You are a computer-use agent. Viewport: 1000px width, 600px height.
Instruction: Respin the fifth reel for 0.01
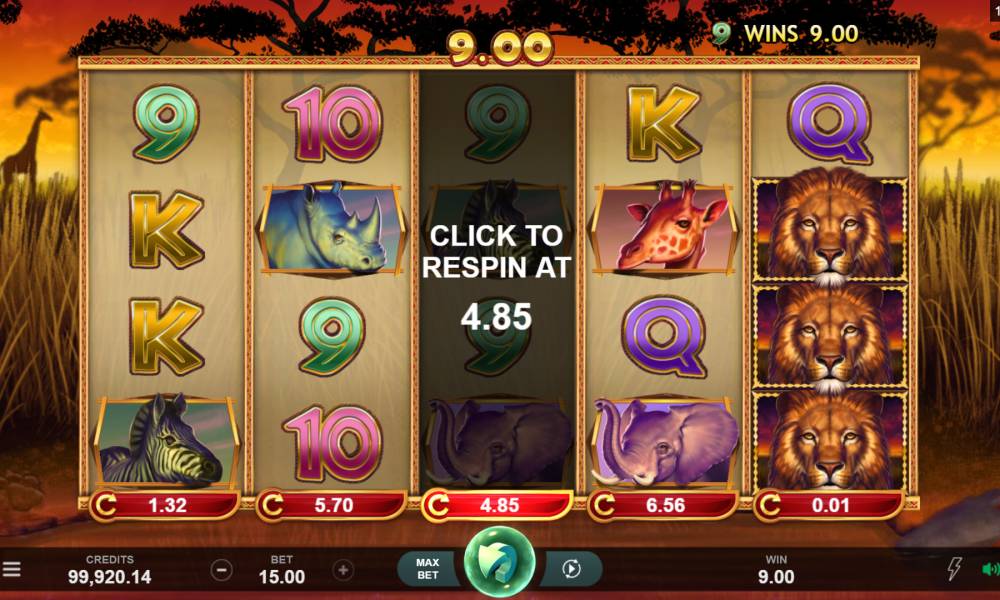830,505
